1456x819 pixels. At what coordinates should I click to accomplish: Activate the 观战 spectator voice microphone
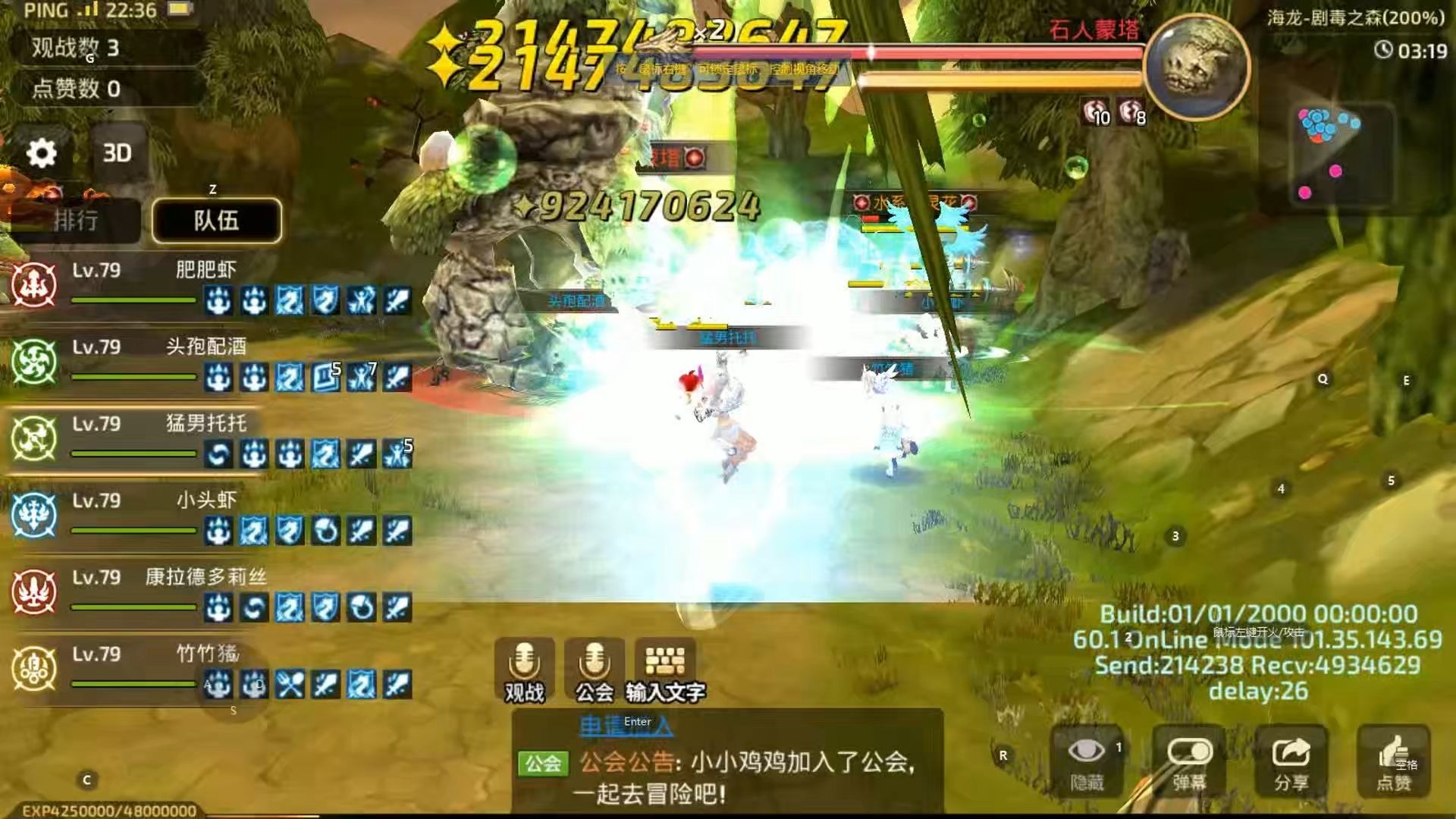tap(524, 669)
